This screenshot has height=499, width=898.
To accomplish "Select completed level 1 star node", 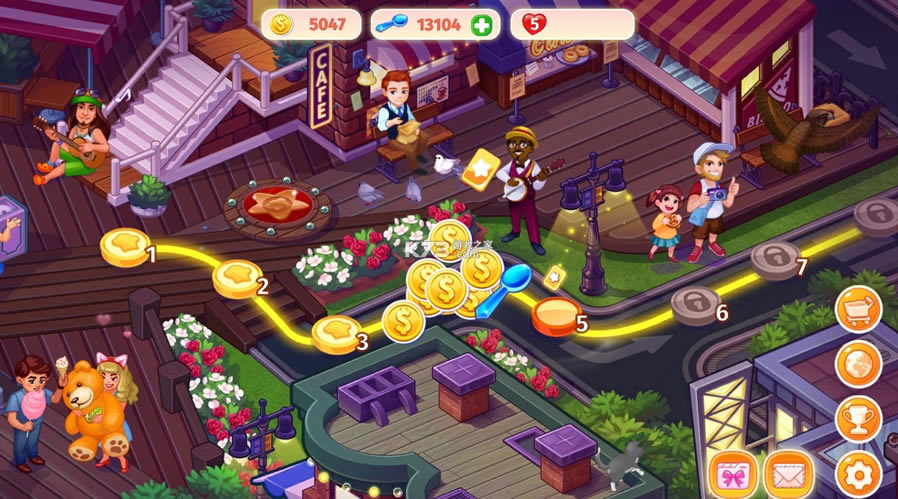I will pyautogui.click(x=126, y=245).
